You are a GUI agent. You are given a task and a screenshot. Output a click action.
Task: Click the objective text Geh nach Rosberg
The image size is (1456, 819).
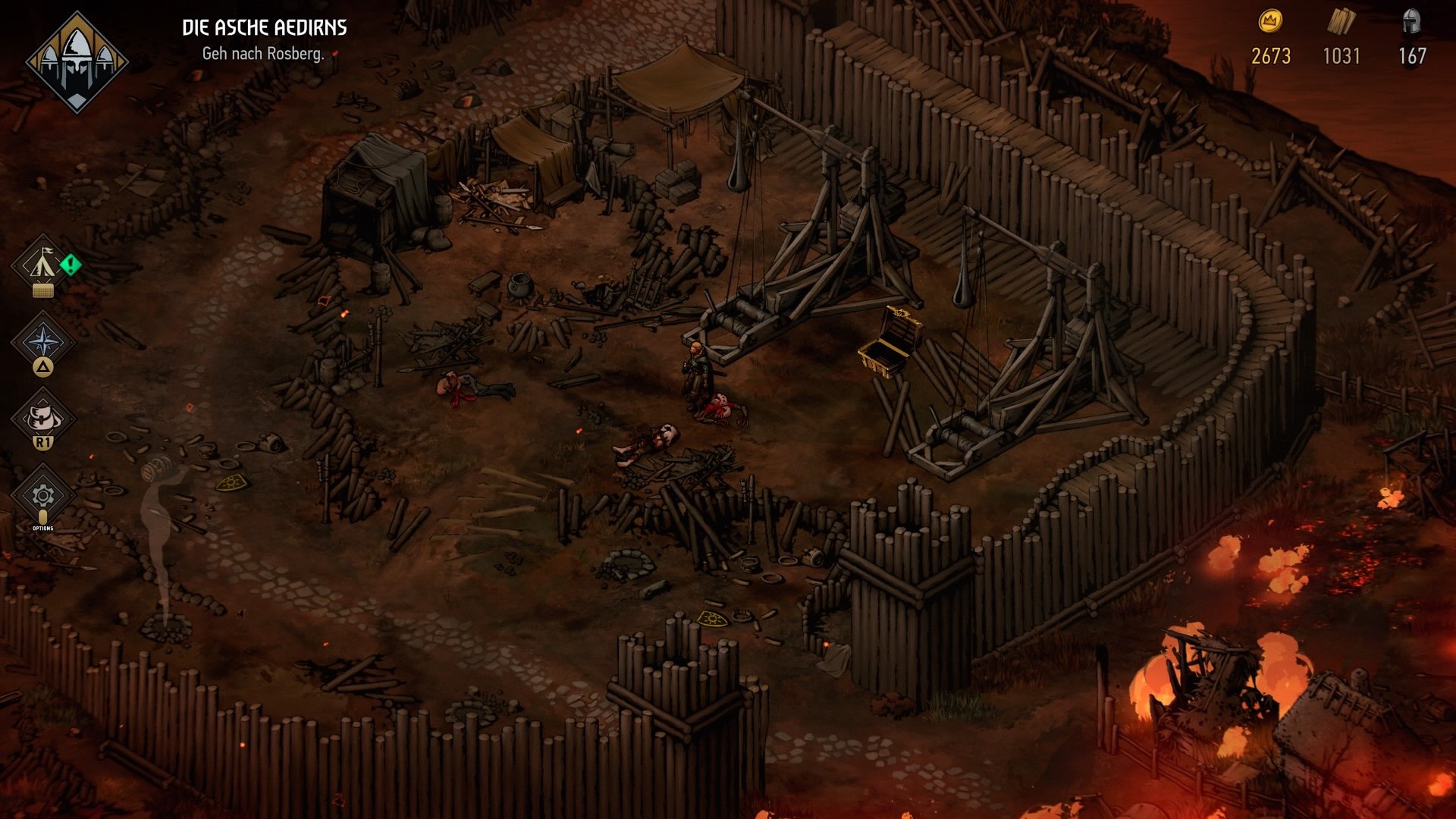pyautogui.click(x=264, y=54)
